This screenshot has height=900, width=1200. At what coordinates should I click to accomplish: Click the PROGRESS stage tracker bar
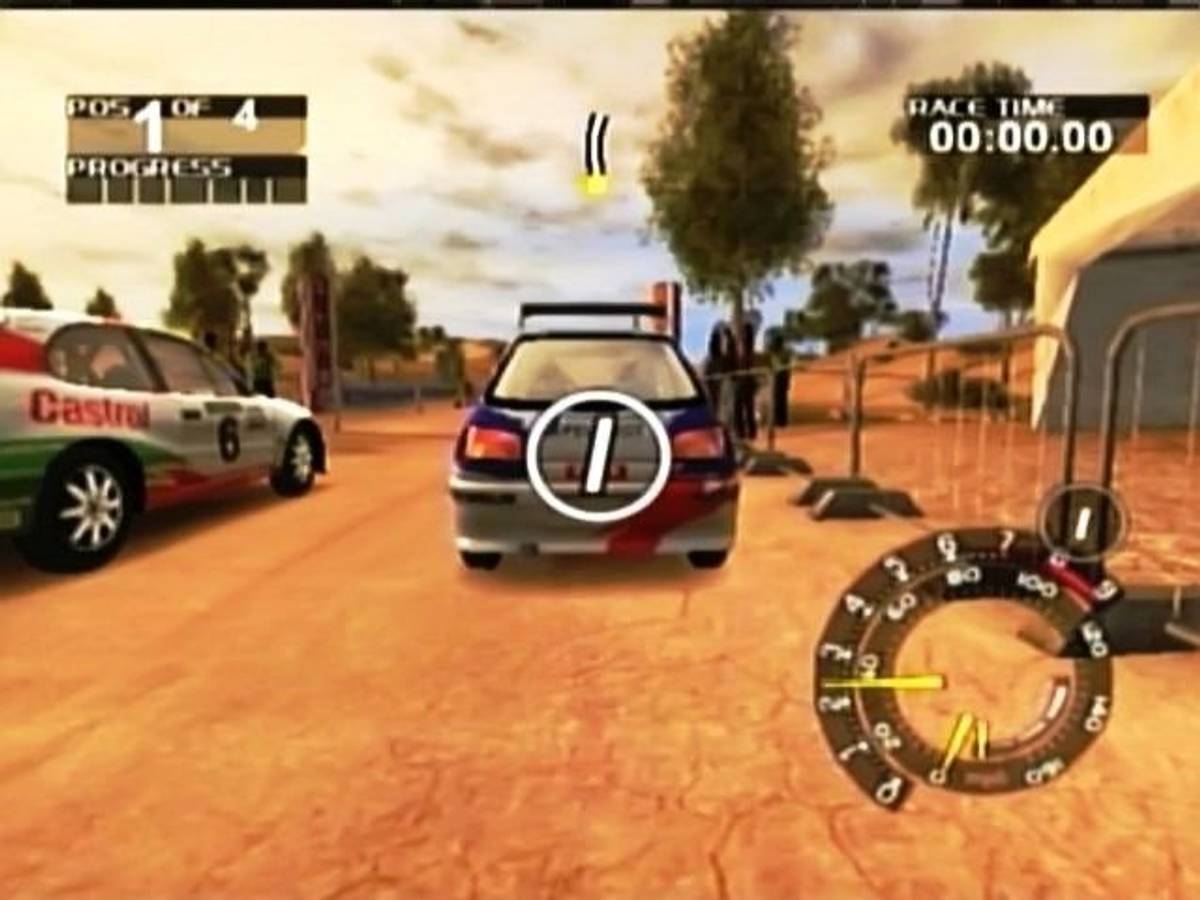[x=186, y=180]
